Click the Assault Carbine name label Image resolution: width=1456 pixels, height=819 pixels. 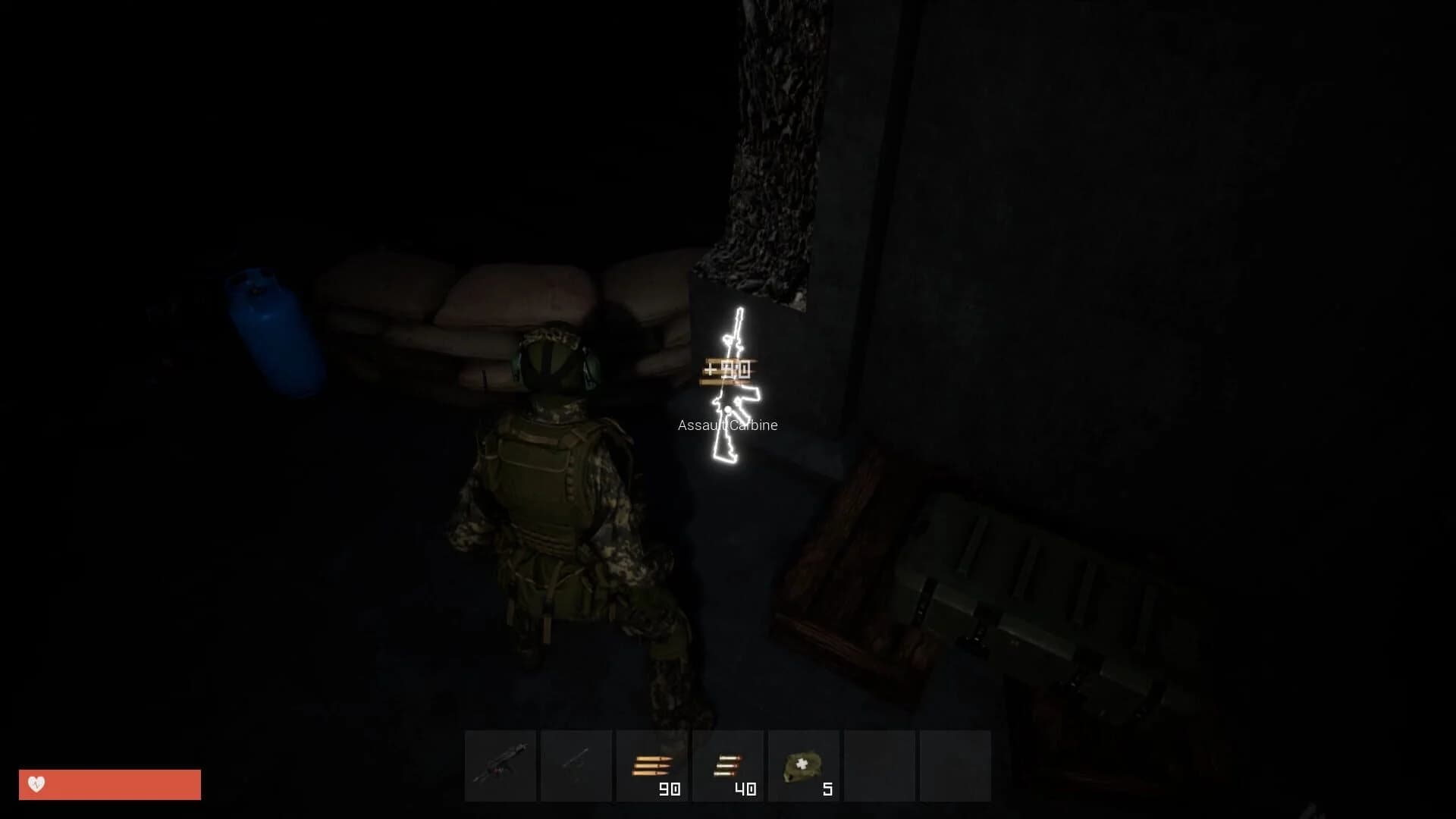click(x=727, y=425)
